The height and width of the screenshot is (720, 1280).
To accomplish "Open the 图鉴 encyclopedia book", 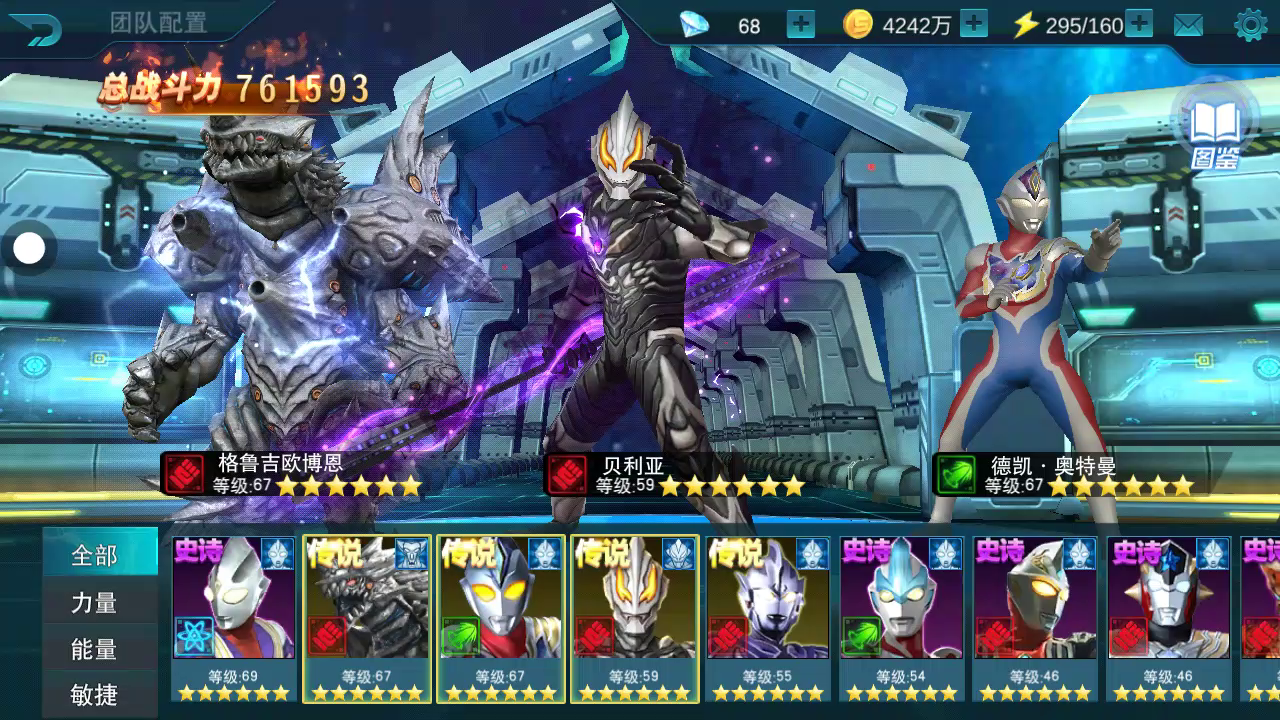I will coord(1215,128).
